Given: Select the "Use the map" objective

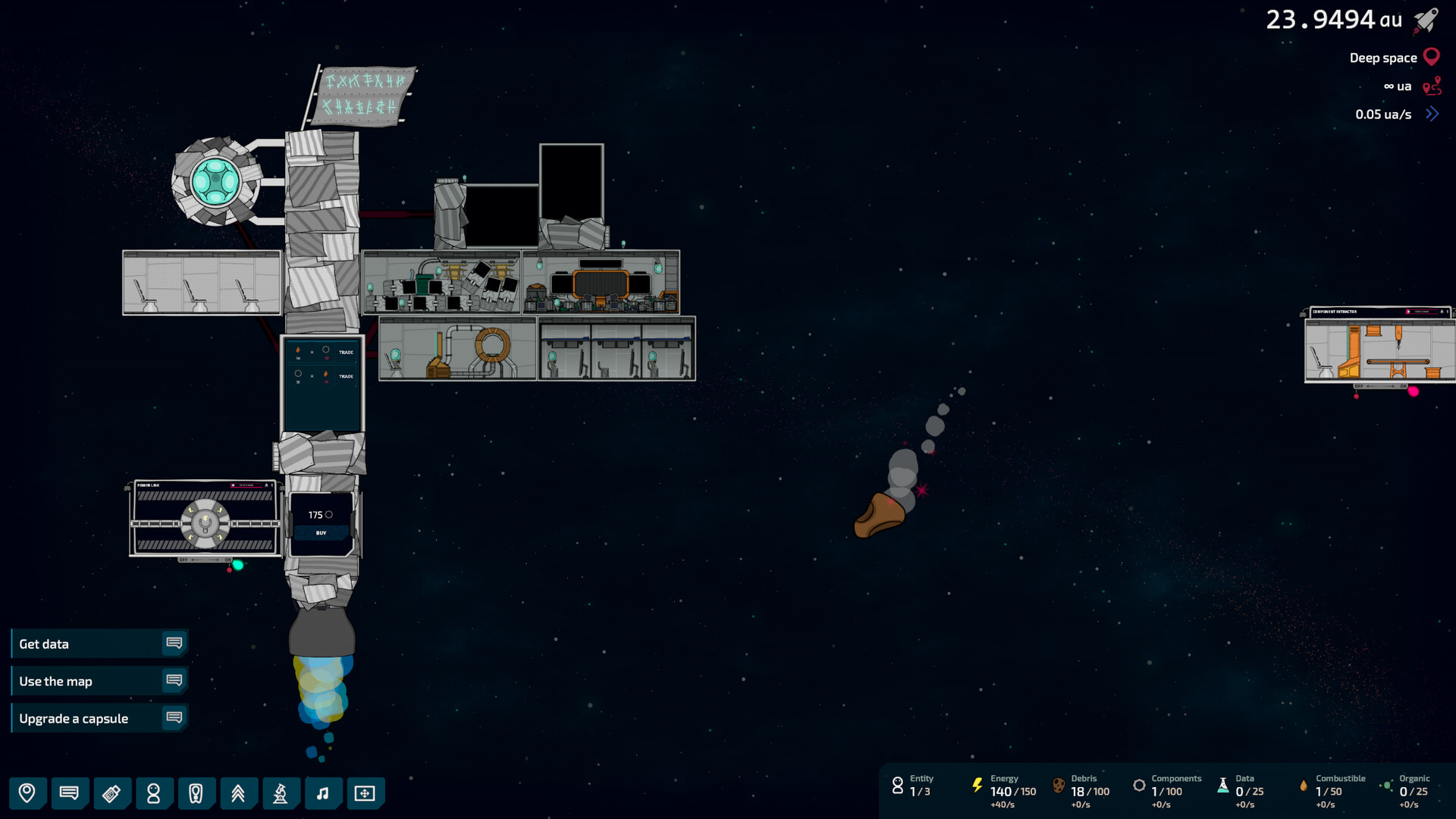Looking at the screenshot, I should pyautogui.click(x=99, y=681).
